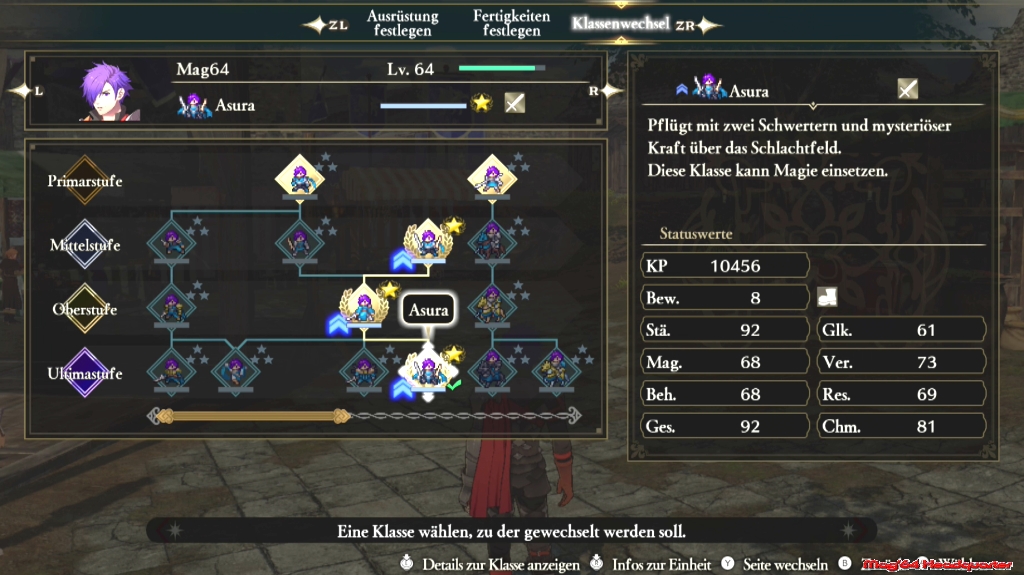This screenshot has height=575, width=1024.
Task: Select the Oberstufe tier label
Action: [85, 309]
